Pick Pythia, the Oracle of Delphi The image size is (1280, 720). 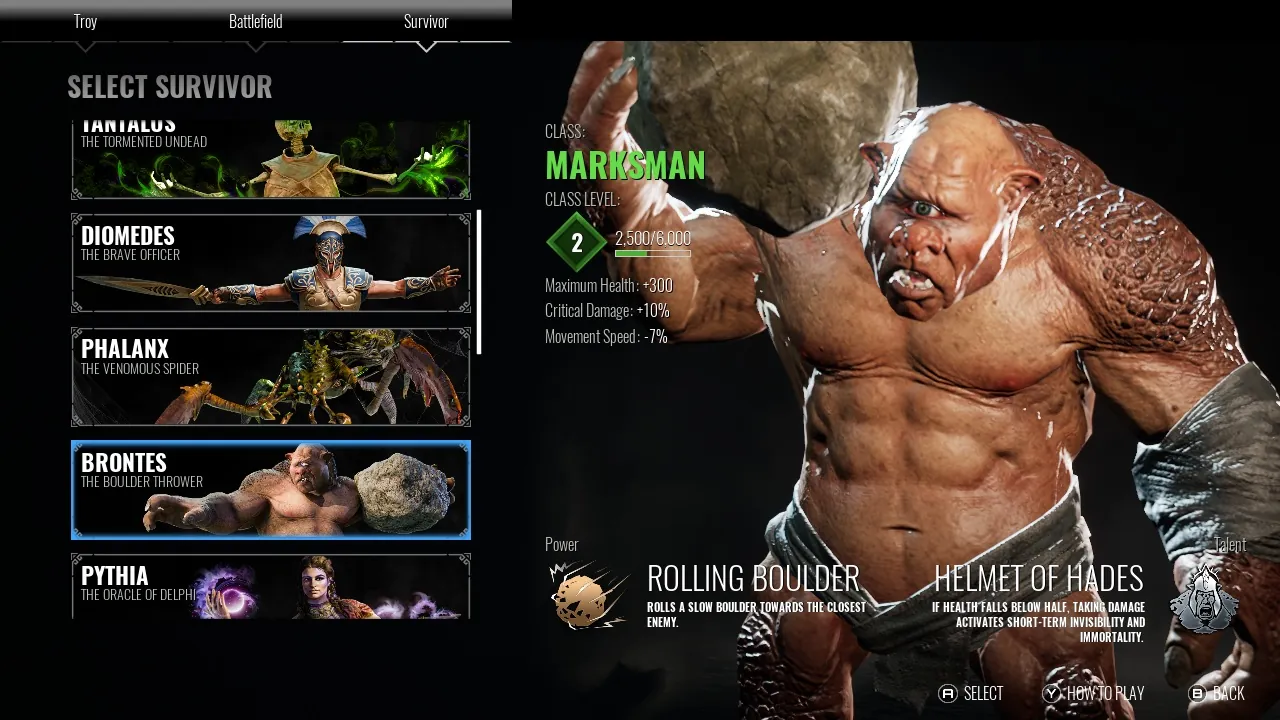coord(270,590)
